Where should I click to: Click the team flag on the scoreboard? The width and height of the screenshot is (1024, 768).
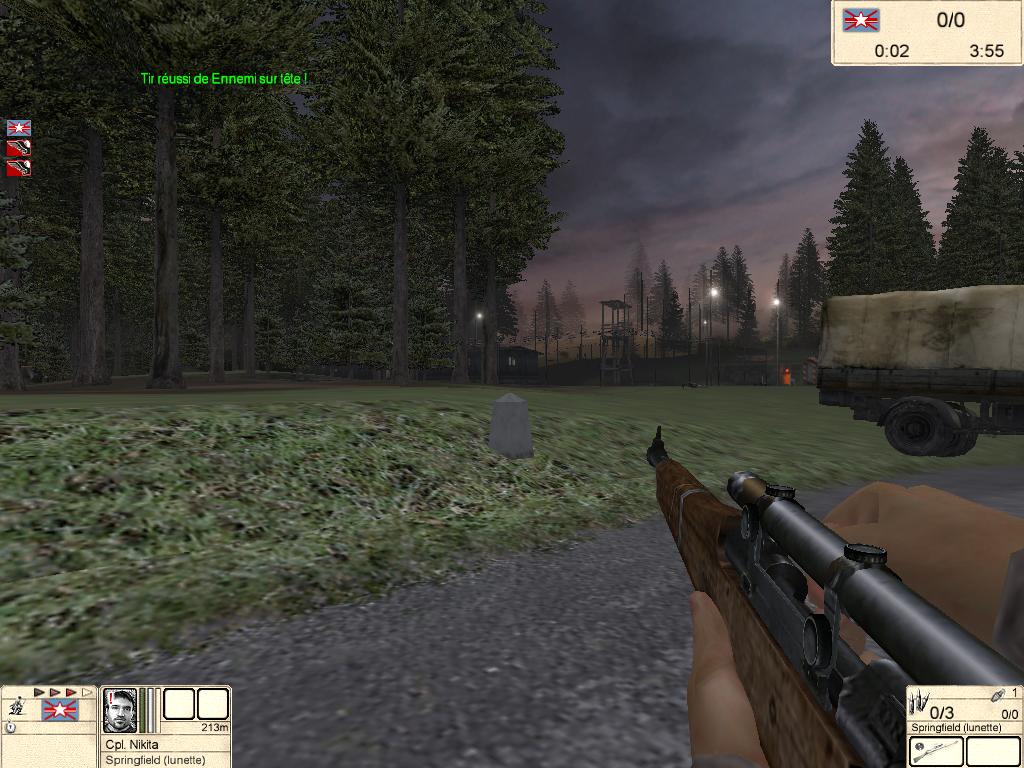click(x=861, y=20)
